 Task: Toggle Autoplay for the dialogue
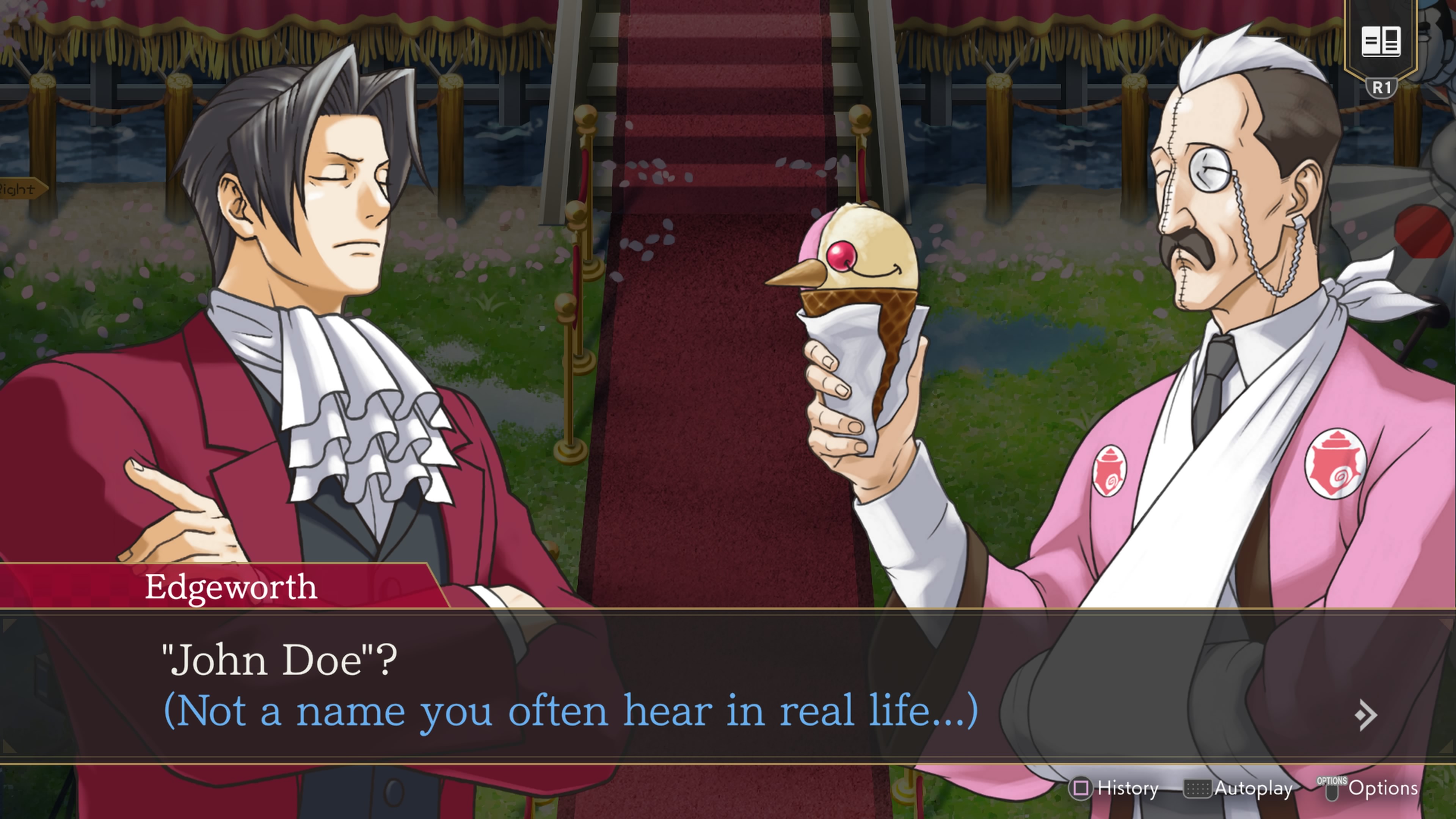tap(1239, 788)
